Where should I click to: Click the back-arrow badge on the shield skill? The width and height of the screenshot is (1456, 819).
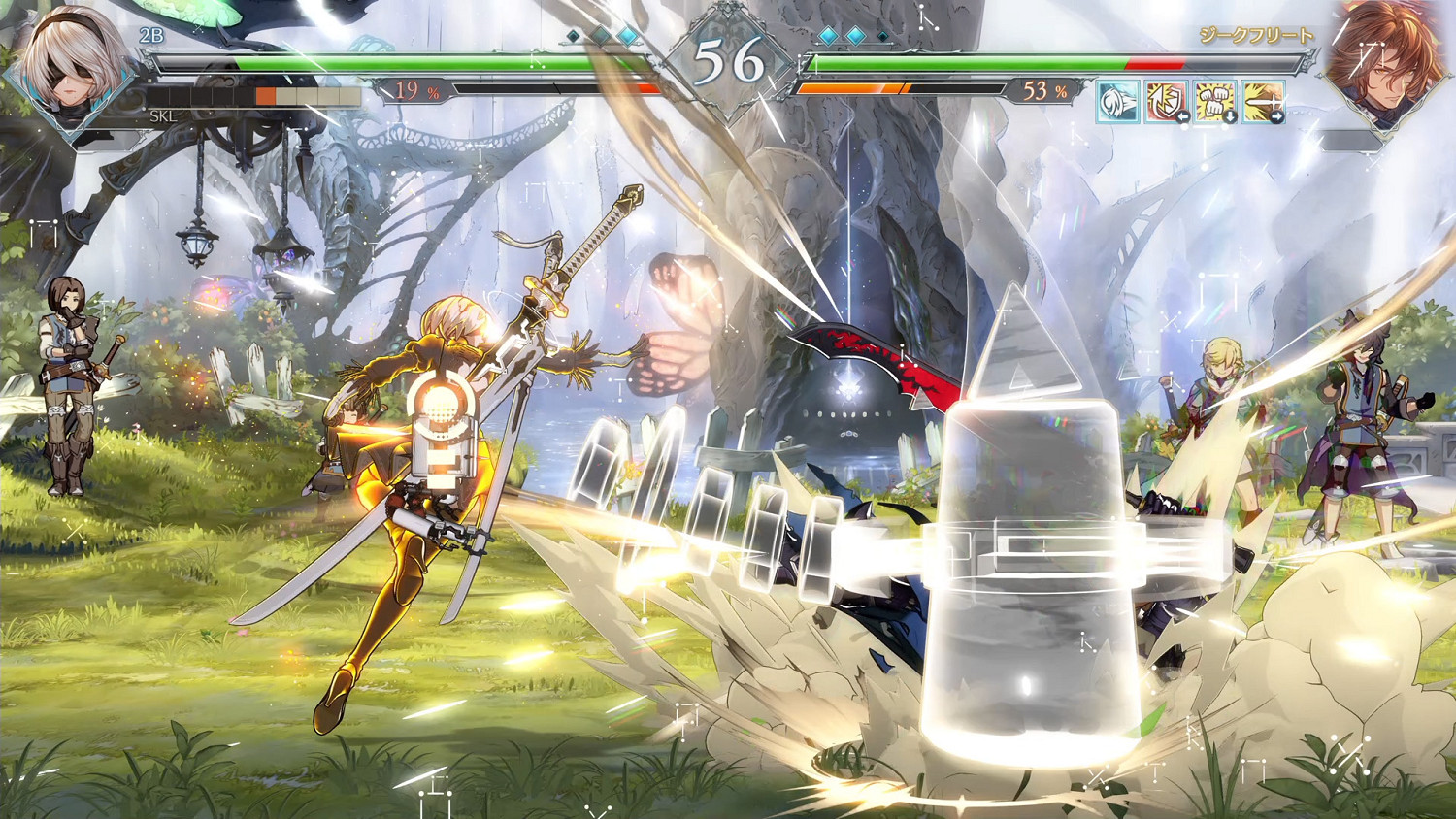1182,115
